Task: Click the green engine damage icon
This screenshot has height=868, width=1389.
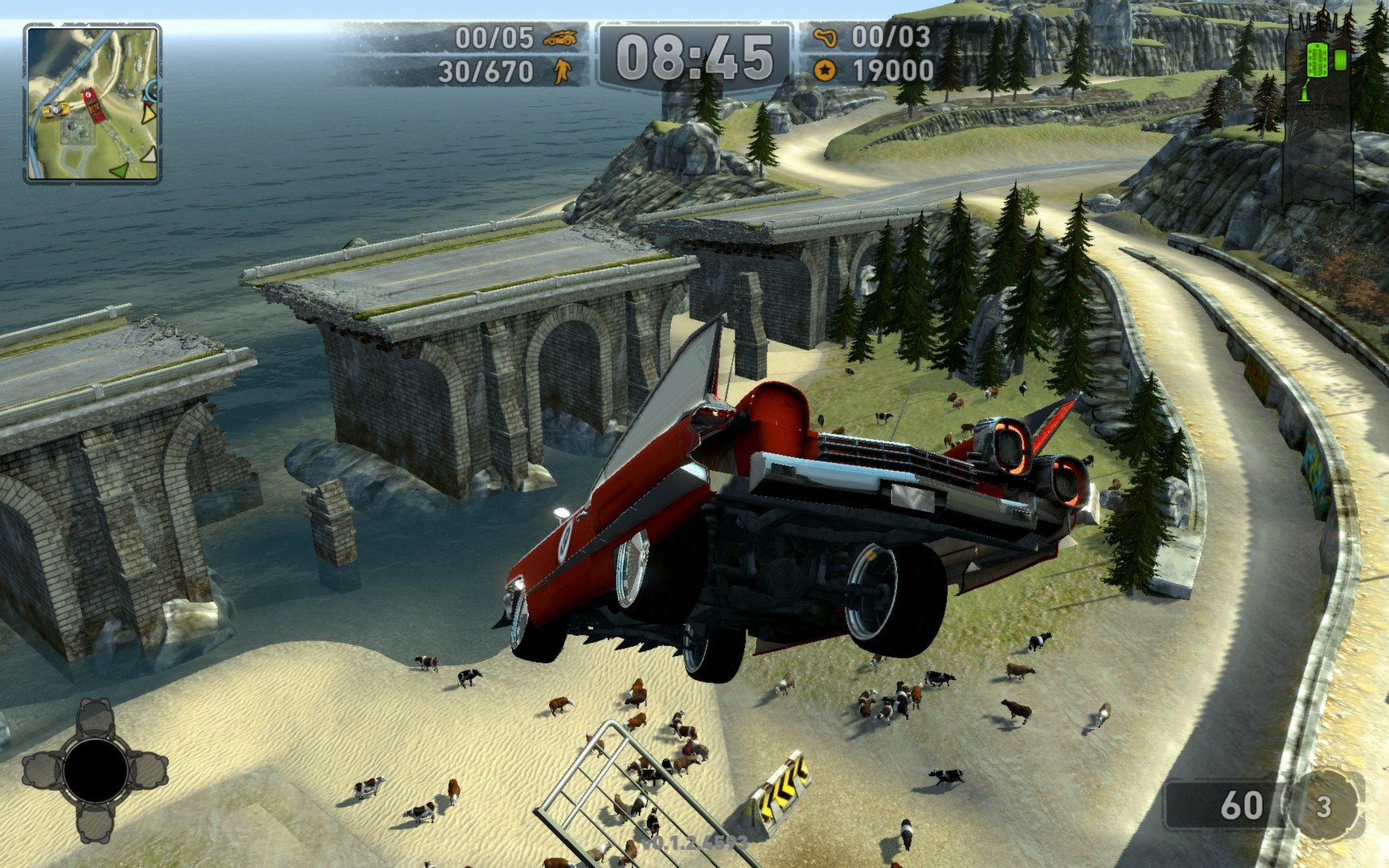Action: 1317,59
